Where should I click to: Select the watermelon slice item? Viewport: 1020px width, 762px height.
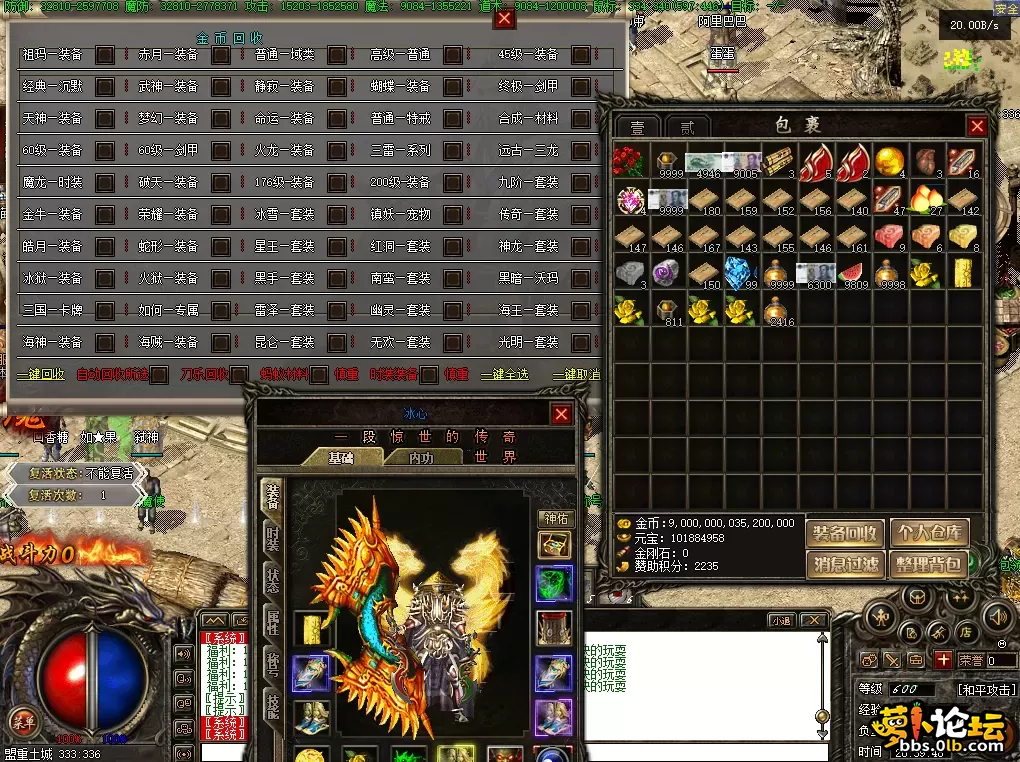(850, 272)
